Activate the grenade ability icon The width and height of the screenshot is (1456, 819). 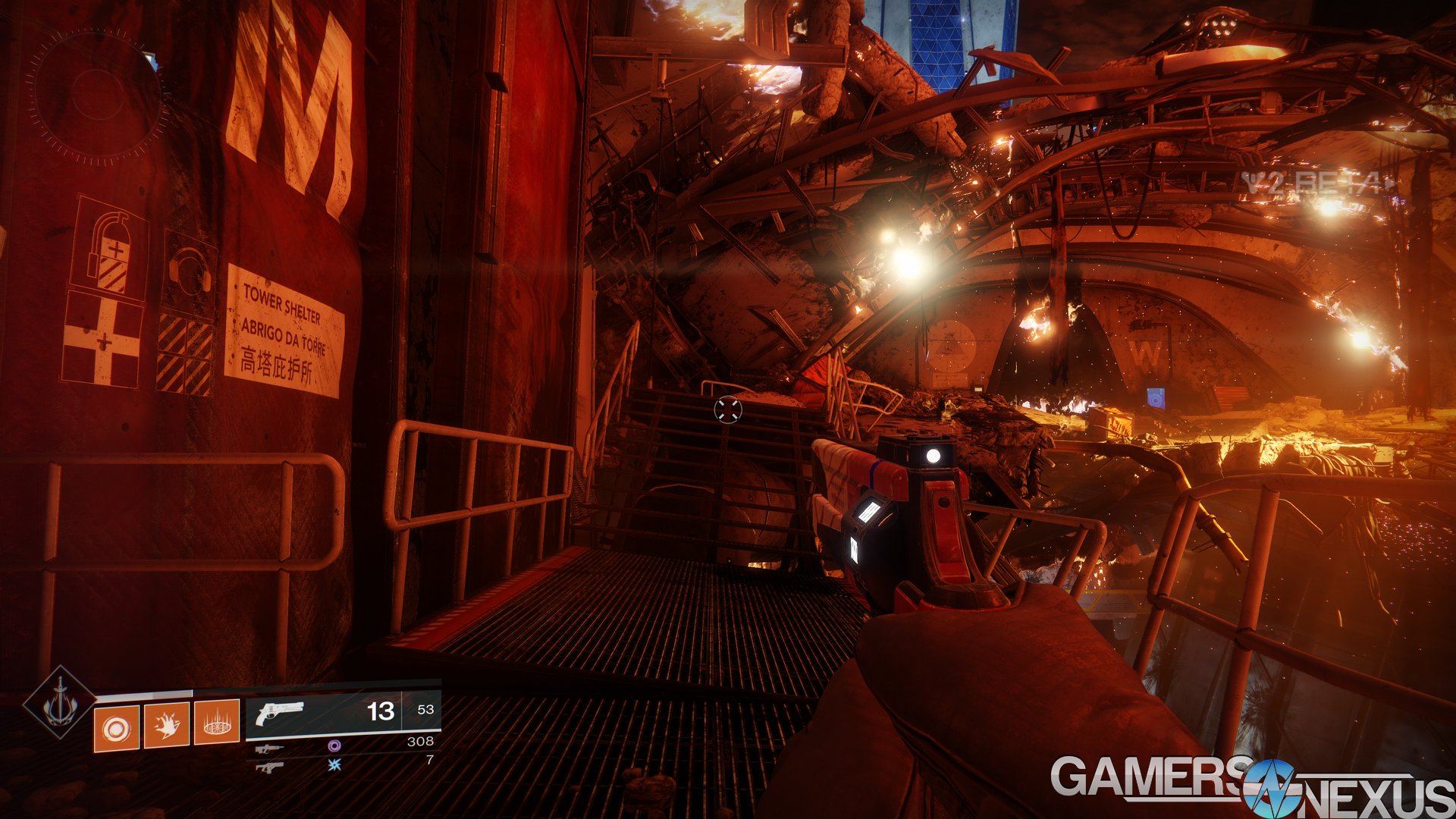click(116, 728)
